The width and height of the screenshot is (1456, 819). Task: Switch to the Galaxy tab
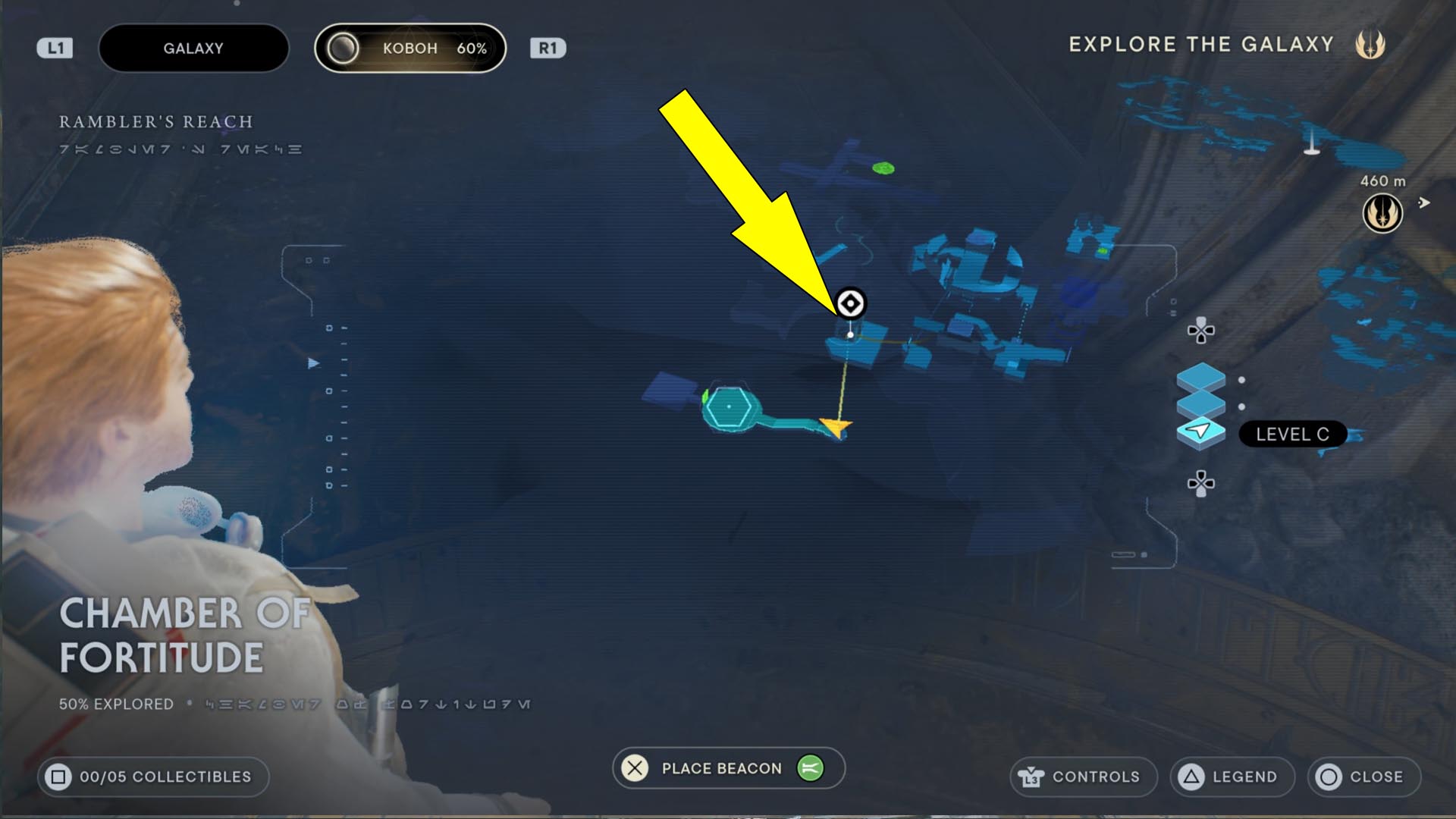[x=193, y=47]
